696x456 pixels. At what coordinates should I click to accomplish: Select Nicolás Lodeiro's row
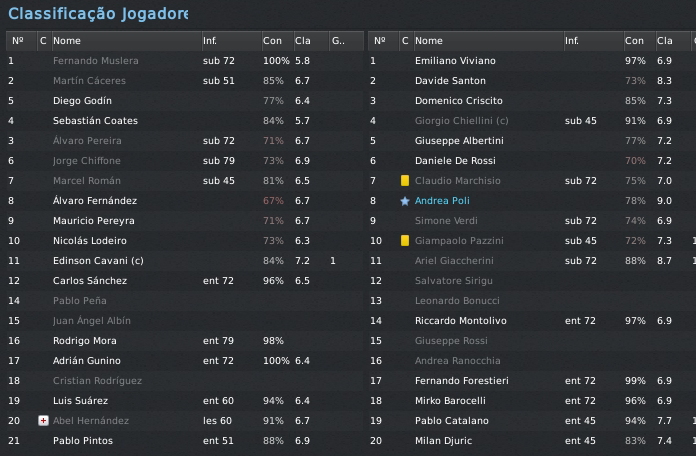pyautogui.click(x=90, y=241)
